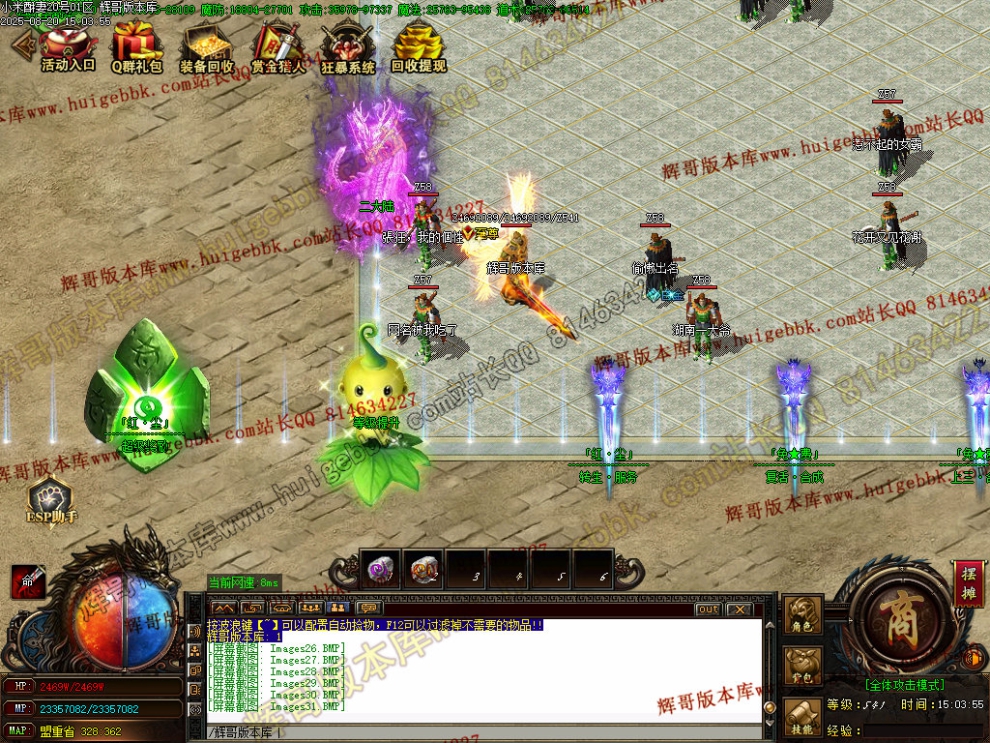Toggle the sound speaker icon

pos(971,659)
